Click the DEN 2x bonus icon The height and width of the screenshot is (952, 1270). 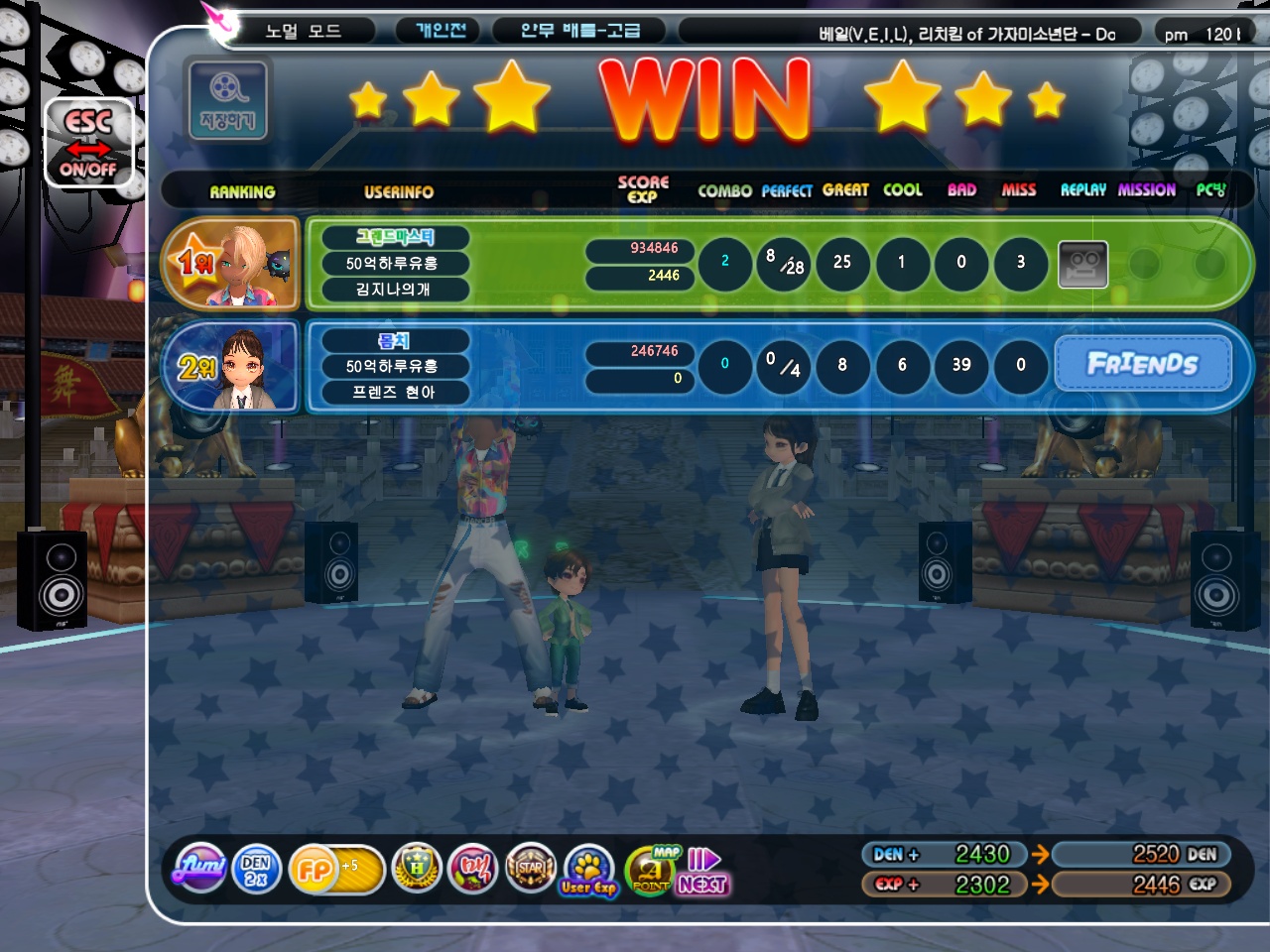tap(256, 870)
